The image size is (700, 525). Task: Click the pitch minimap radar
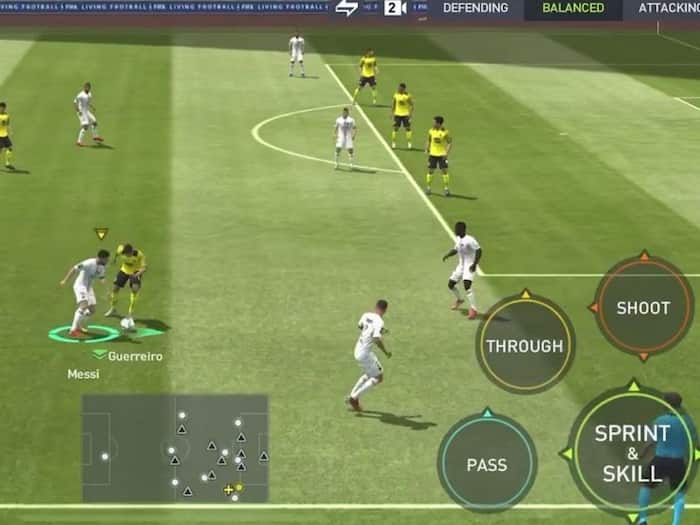tap(175, 448)
